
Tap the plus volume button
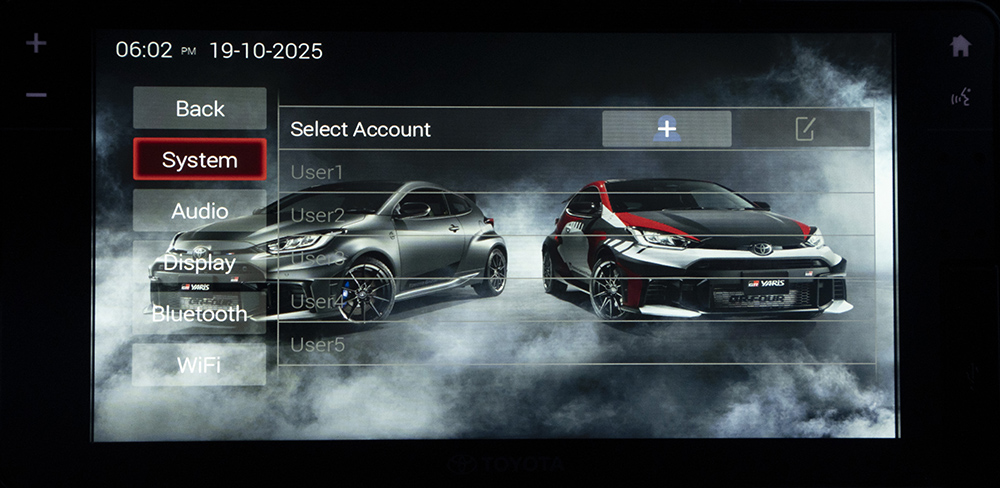click(x=36, y=44)
